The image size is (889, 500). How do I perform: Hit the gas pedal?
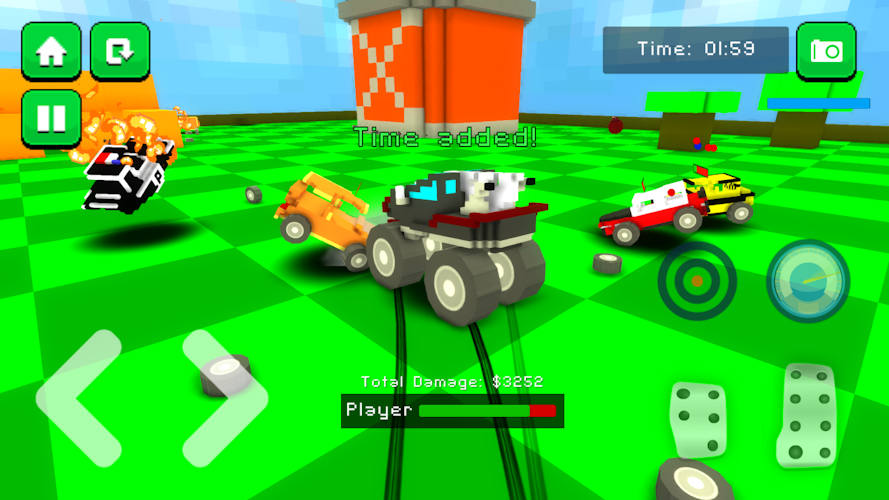[805, 414]
